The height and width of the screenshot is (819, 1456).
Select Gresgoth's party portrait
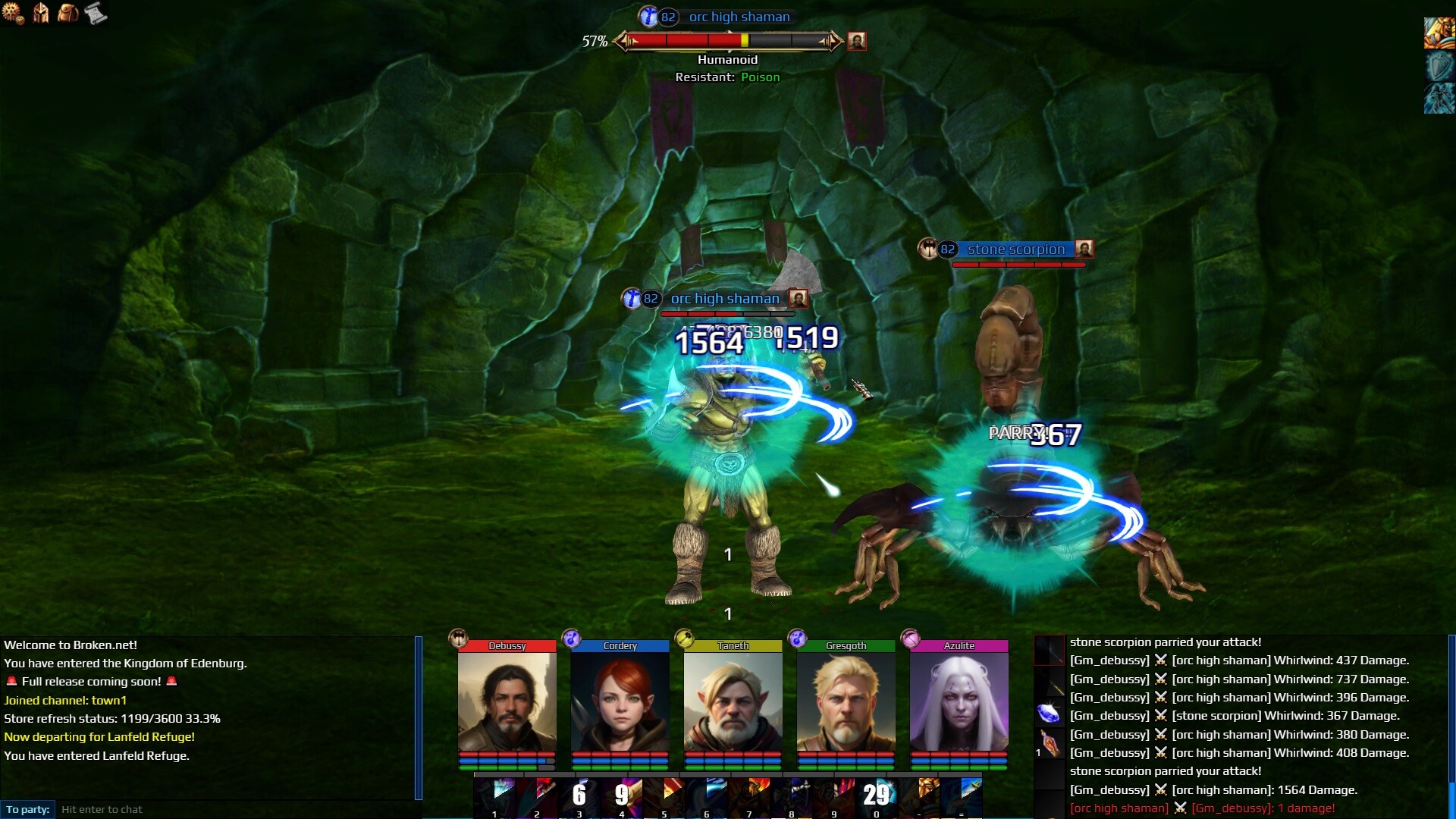(x=846, y=701)
